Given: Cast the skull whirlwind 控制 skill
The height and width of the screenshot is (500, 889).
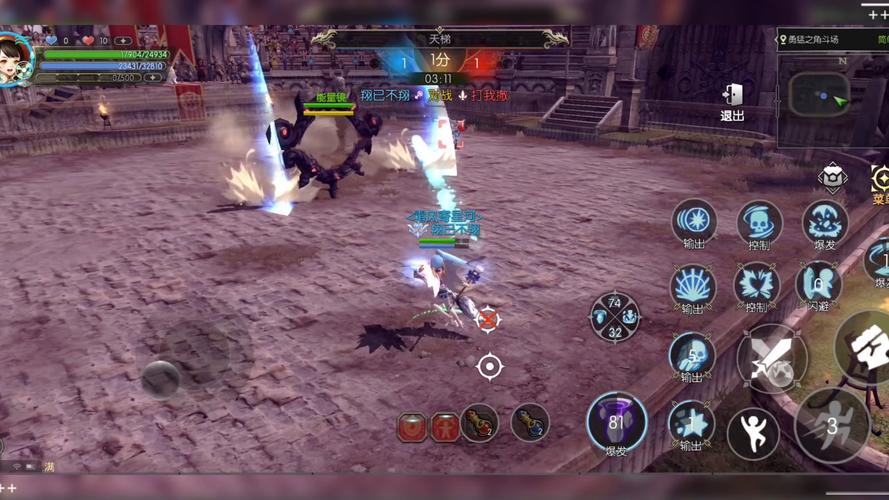Looking at the screenshot, I should click(759, 223).
